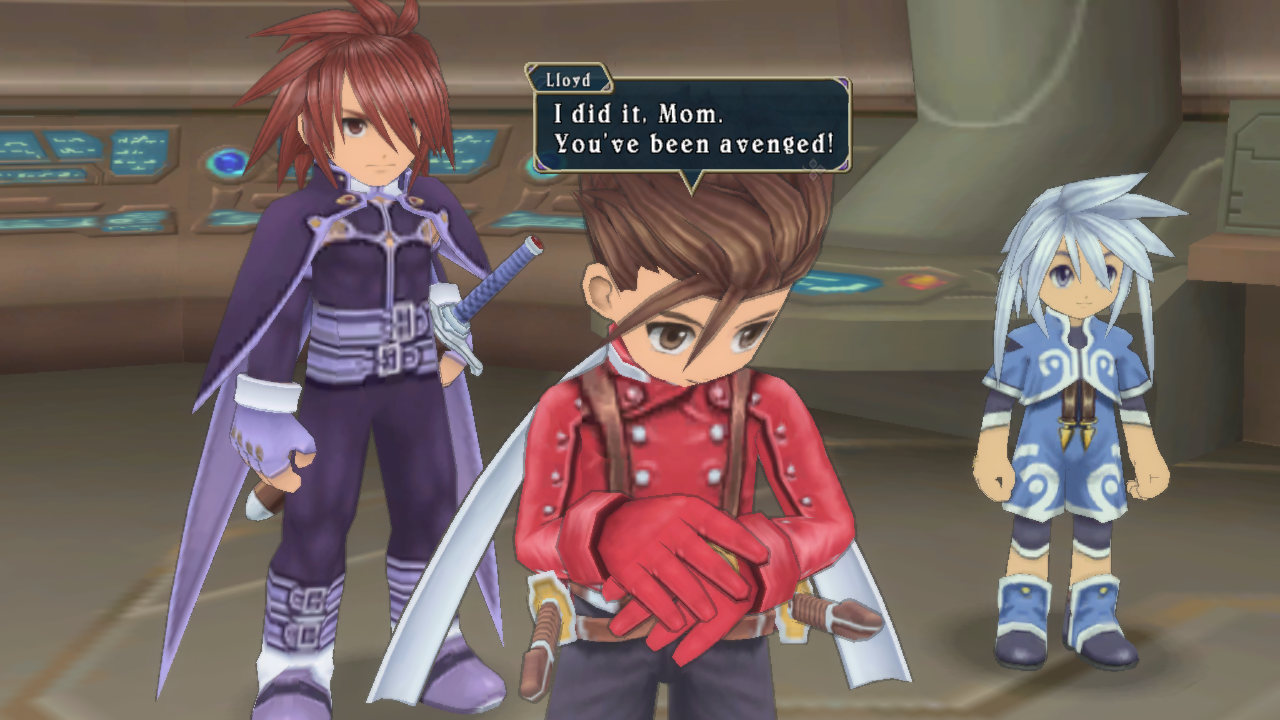
Task: Advance Lloyd's dialogue speech bubble
Action: tap(690, 129)
